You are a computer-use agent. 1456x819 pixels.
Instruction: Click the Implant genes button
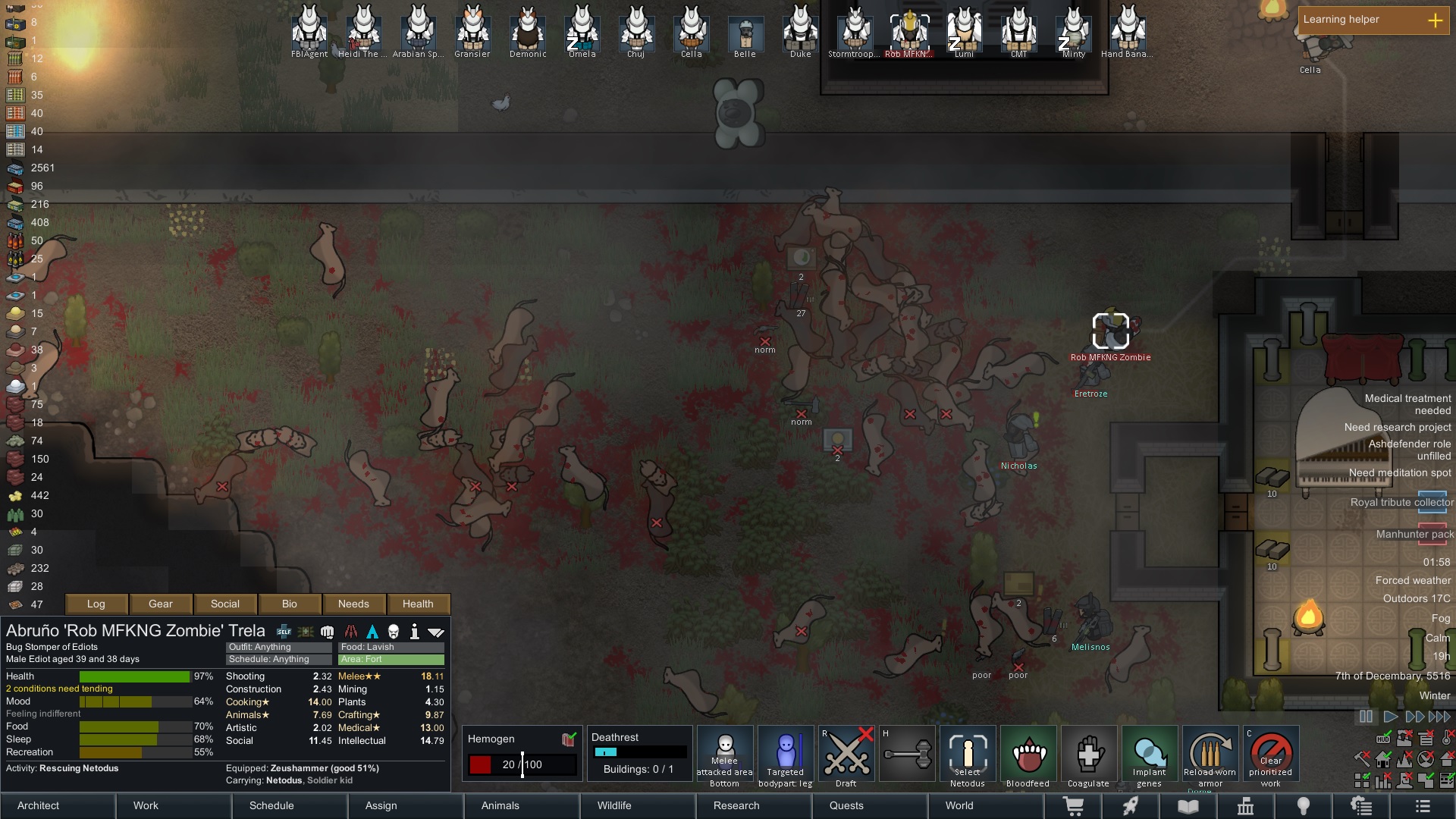click(1149, 756)
